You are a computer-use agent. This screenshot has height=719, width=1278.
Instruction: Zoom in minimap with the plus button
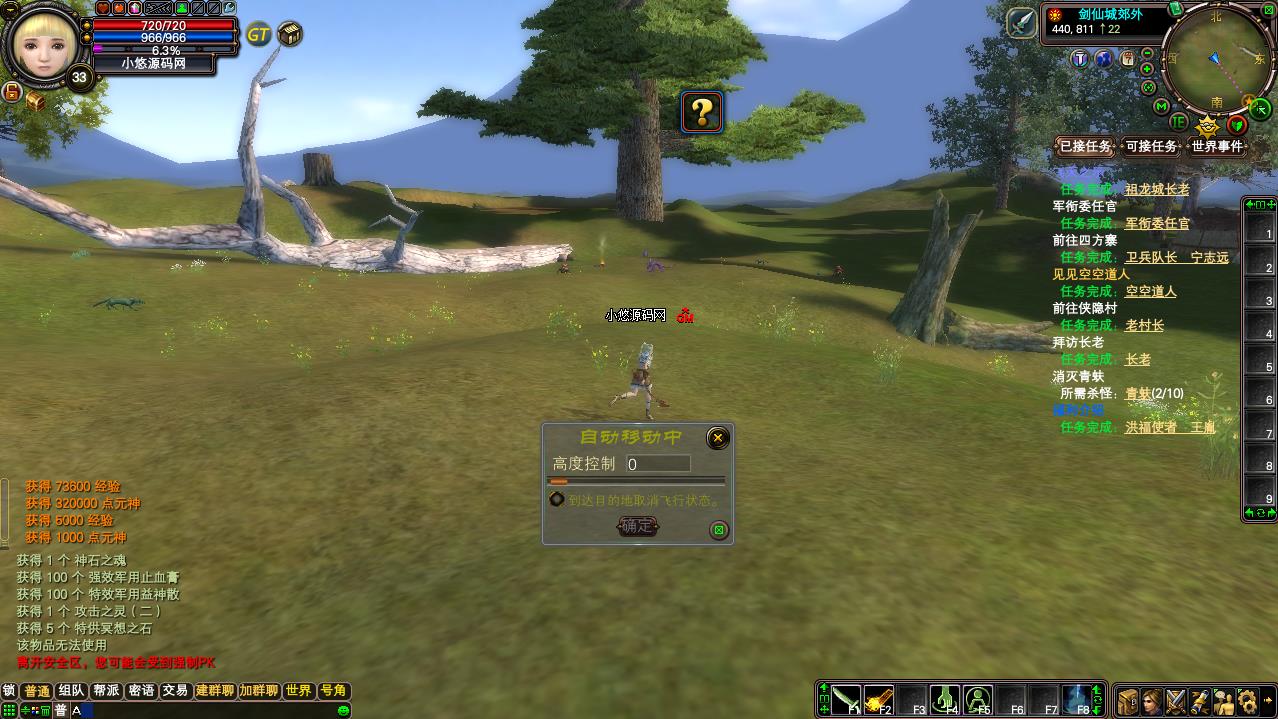pos(1148,69)
